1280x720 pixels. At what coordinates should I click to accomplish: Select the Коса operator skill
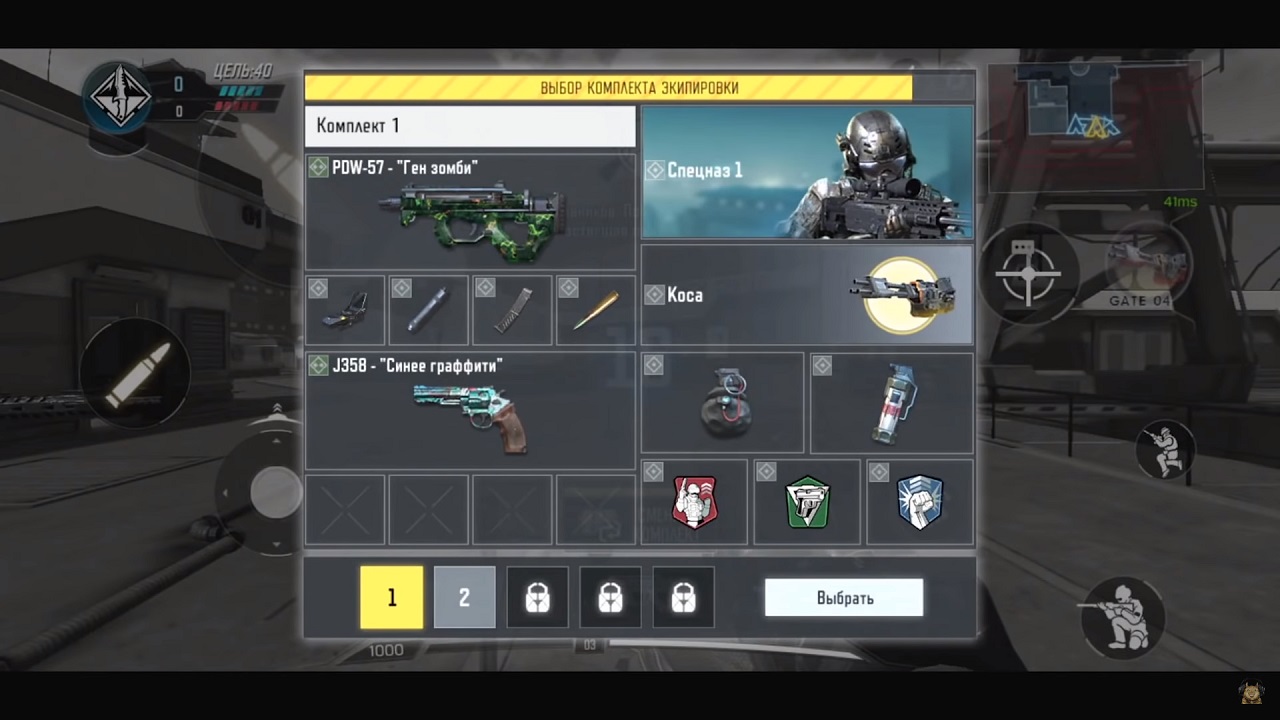806,296
